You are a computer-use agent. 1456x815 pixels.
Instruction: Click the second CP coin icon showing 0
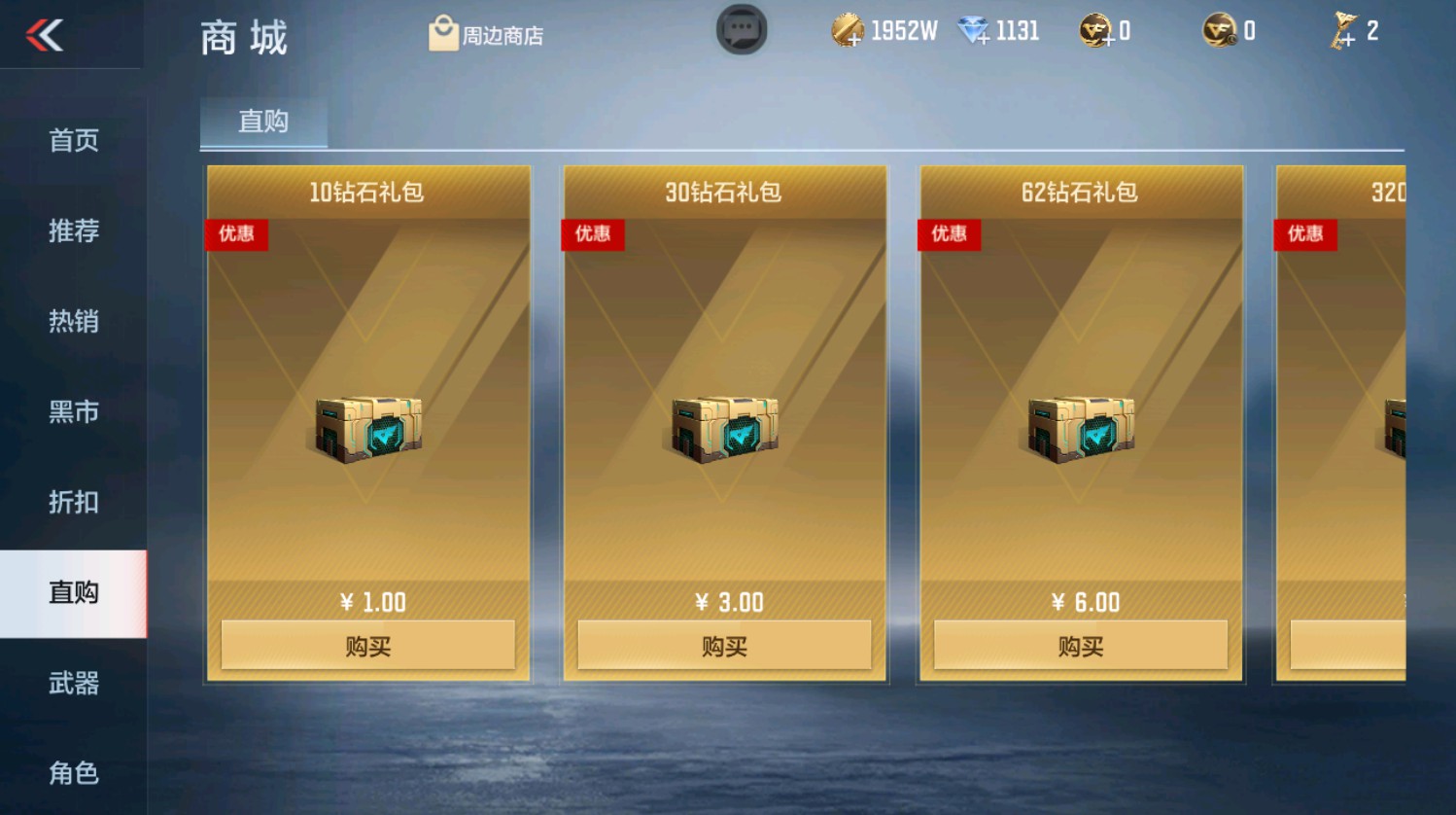[1218, 29]
